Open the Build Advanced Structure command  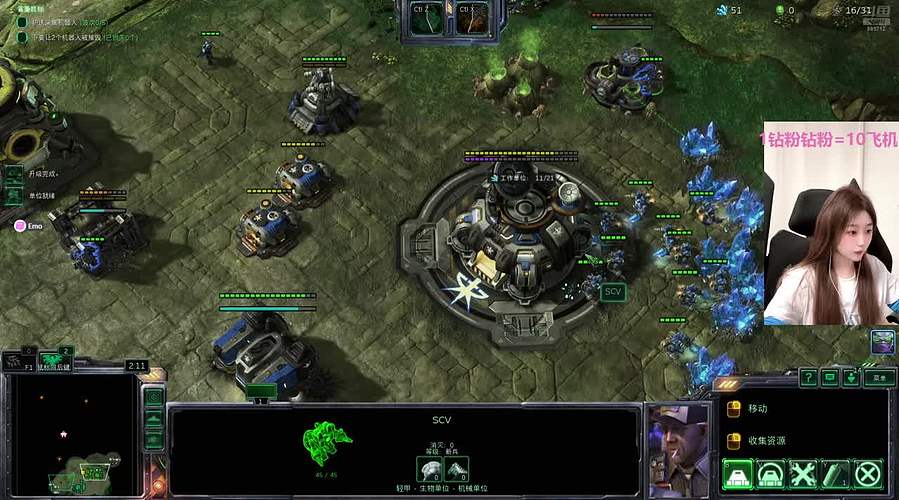[x=771, y=474]
